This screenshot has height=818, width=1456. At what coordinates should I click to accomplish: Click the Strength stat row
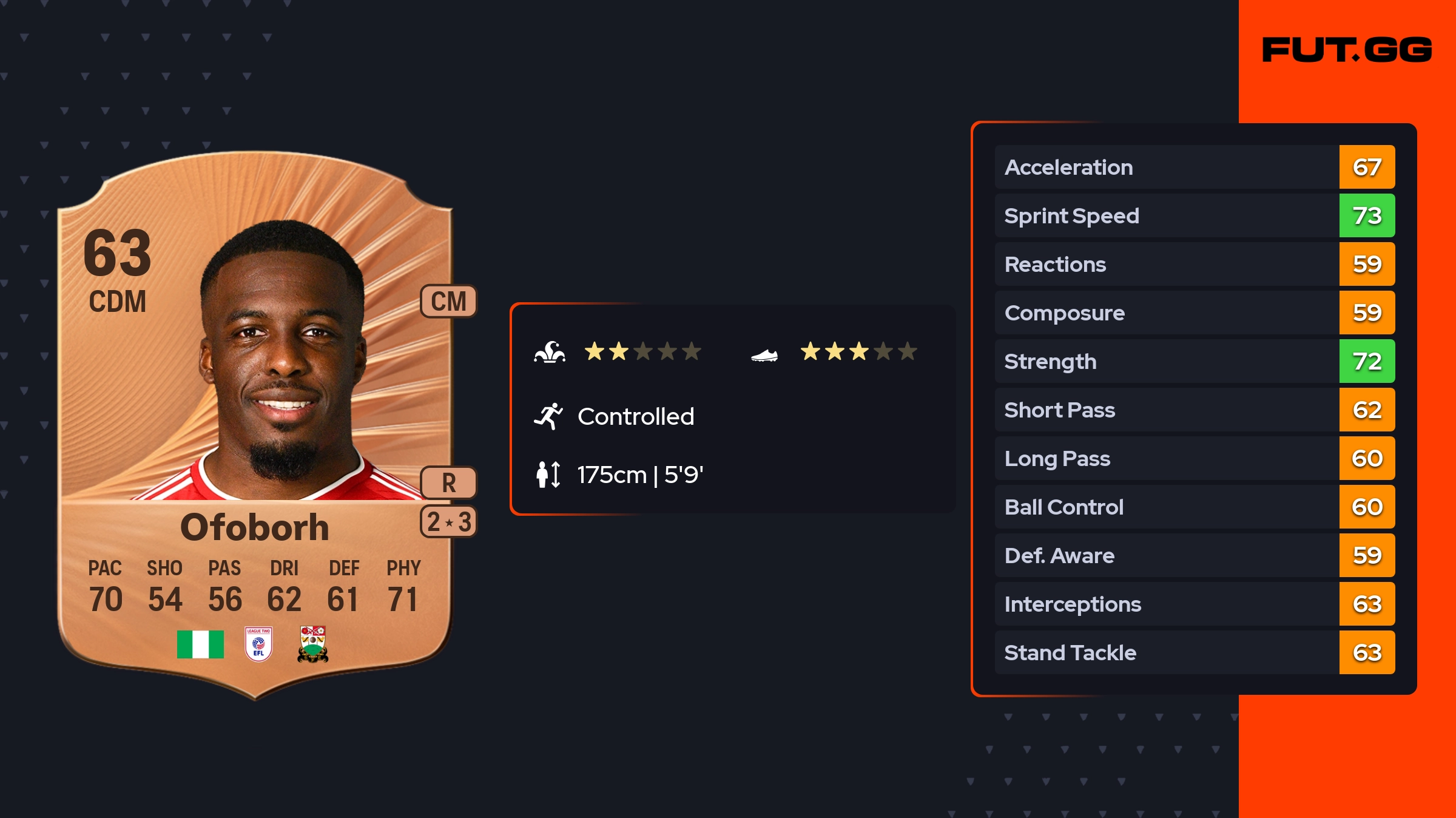point(1194,361)
